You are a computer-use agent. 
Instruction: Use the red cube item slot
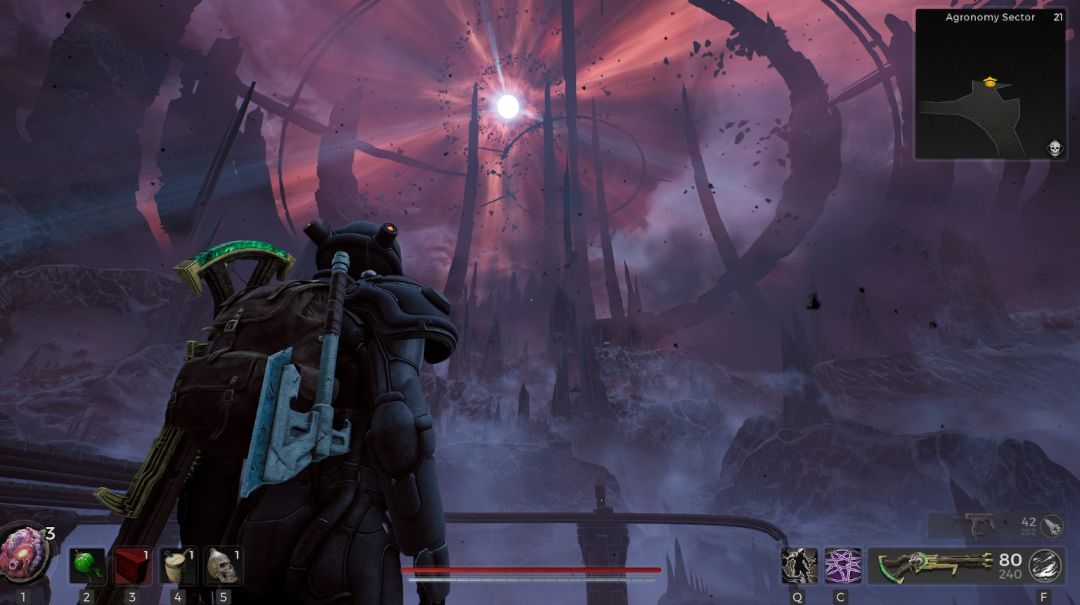[x=131, y=566]
